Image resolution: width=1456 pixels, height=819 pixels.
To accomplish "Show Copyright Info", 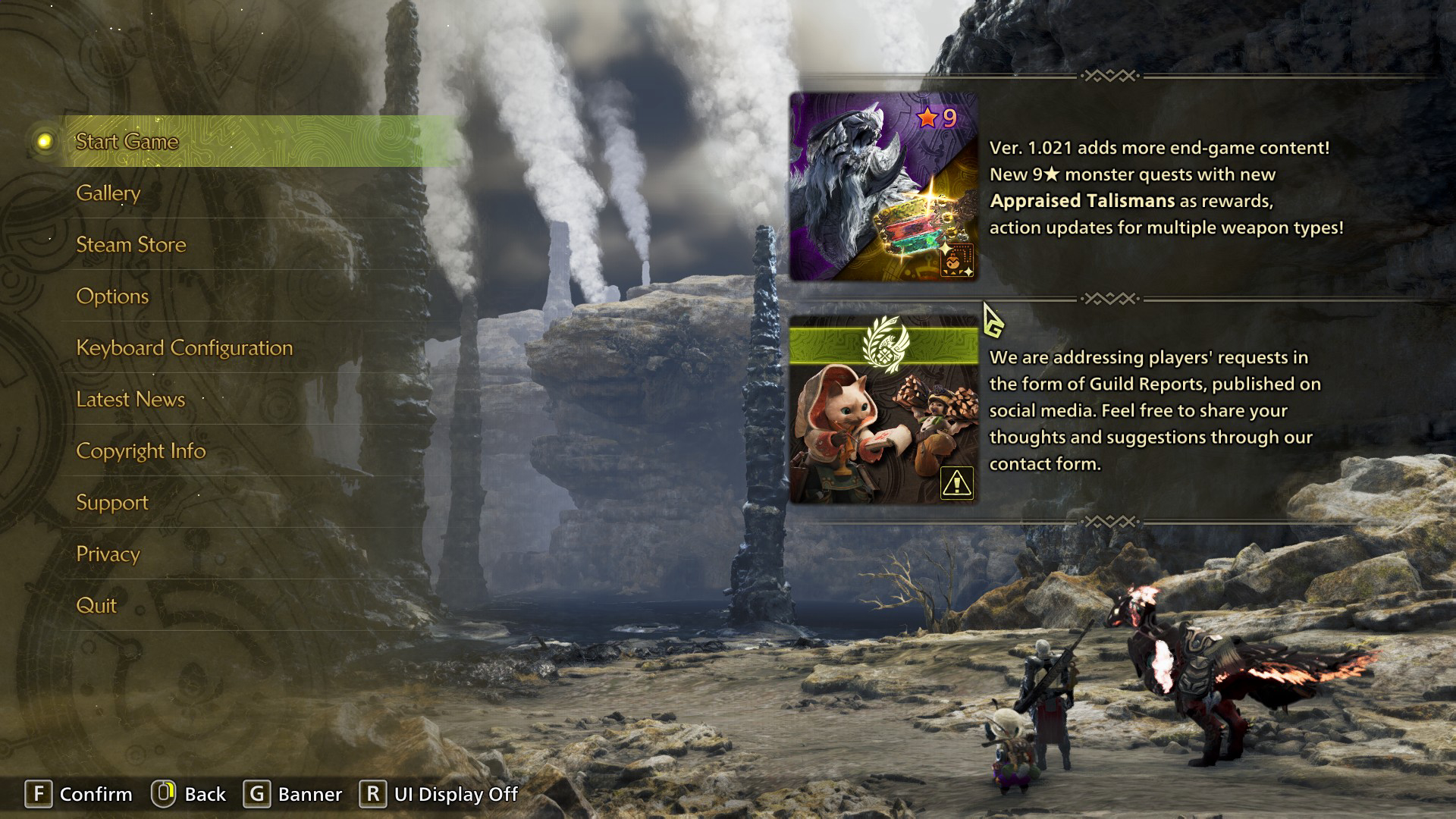I will (x=141, y=451).
